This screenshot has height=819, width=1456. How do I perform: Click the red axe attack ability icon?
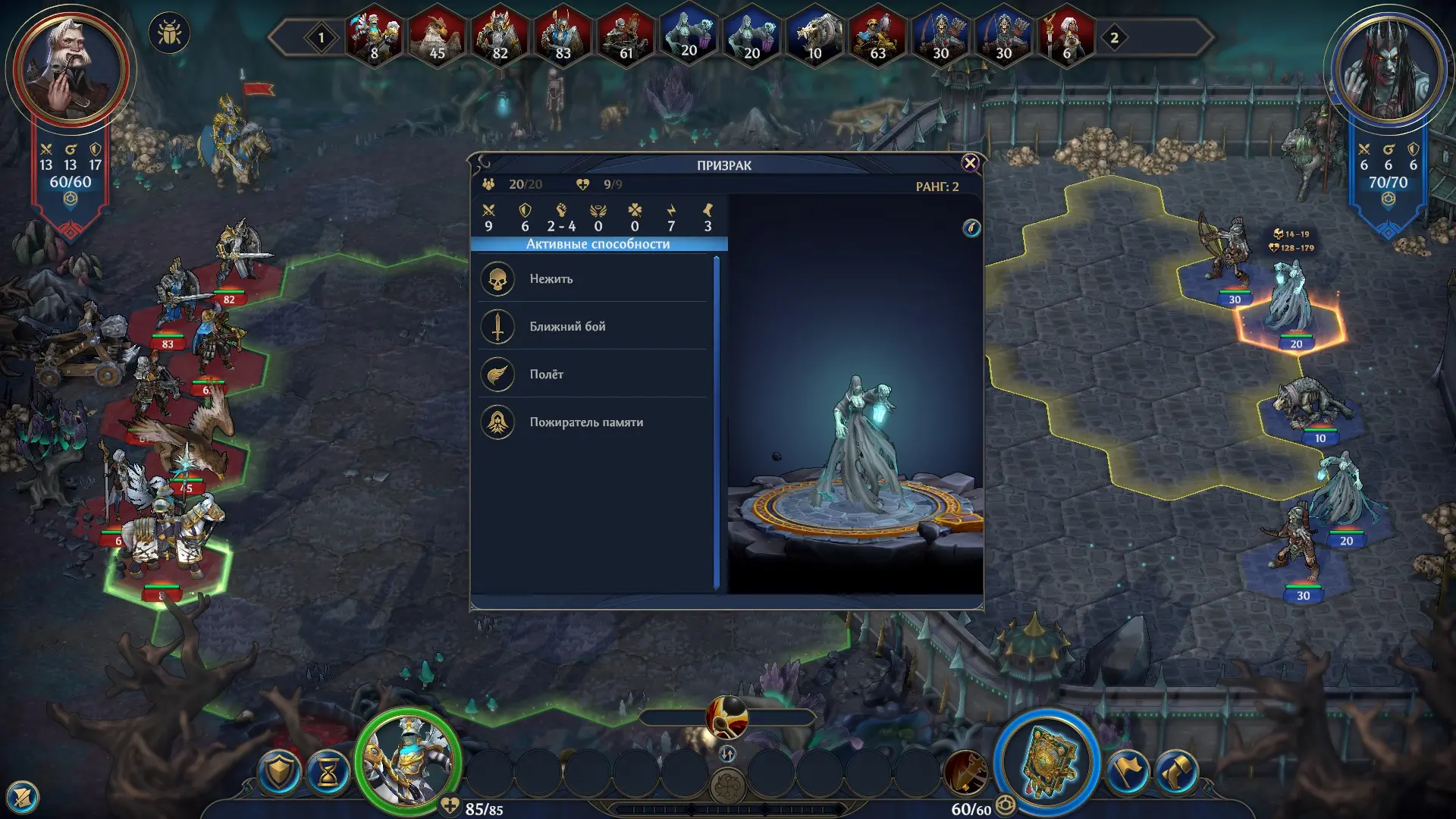(965, 771)
